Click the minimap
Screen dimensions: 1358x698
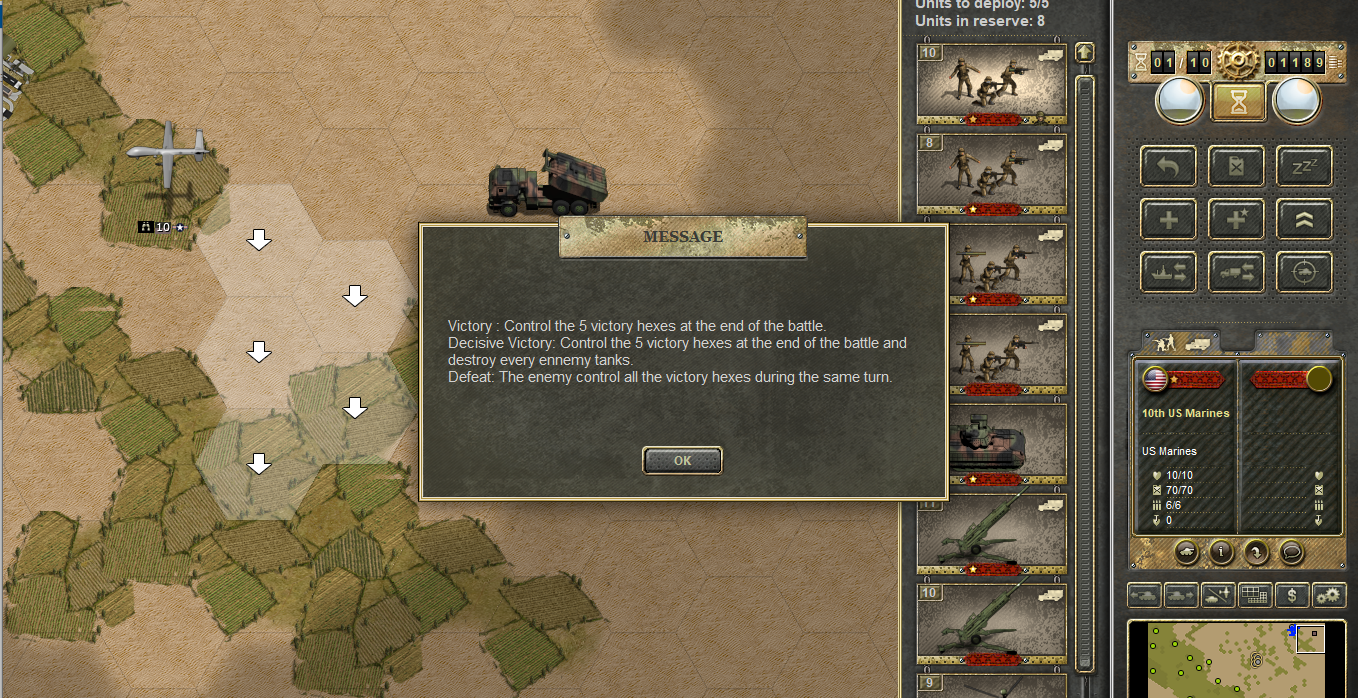1240,660
